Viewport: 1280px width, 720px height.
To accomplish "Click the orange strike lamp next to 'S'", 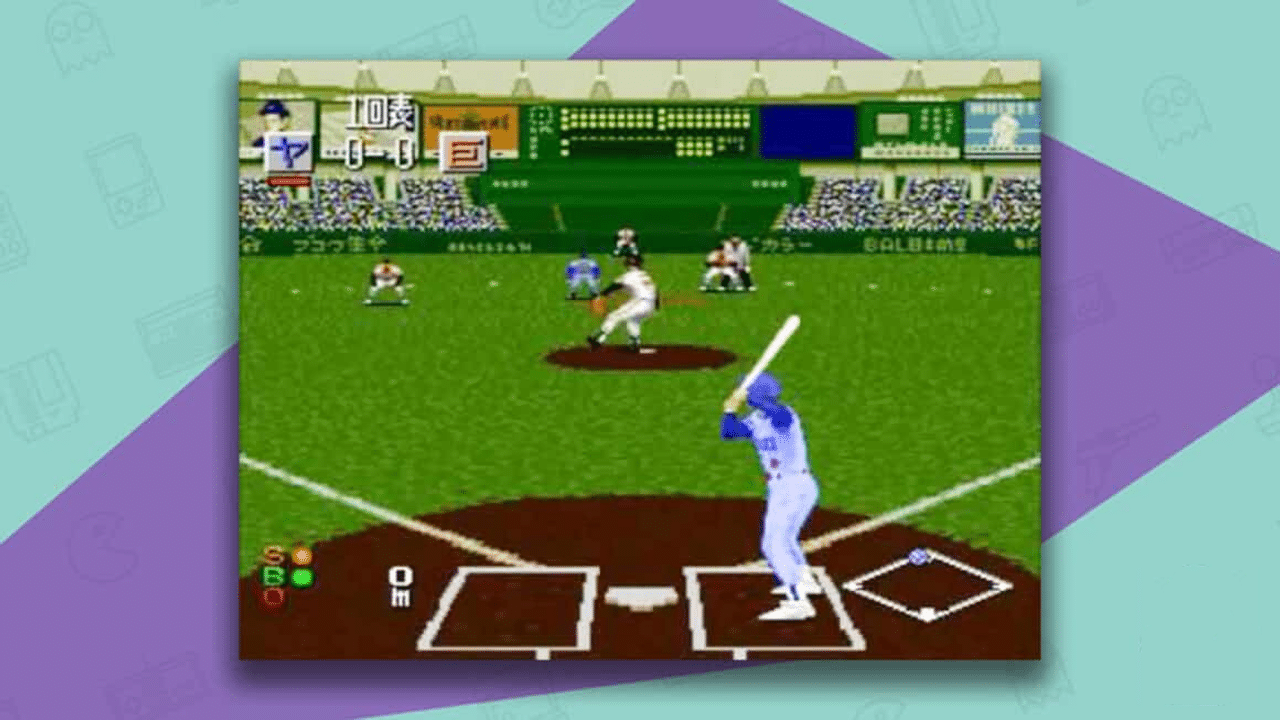I will [x=303, y=556].
